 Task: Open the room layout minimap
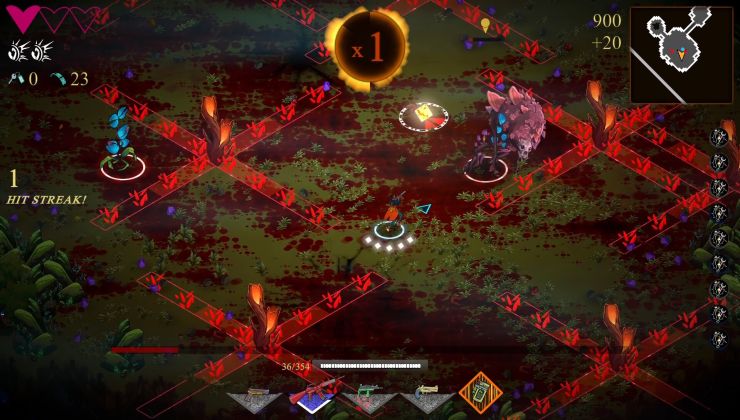point(681,54)
